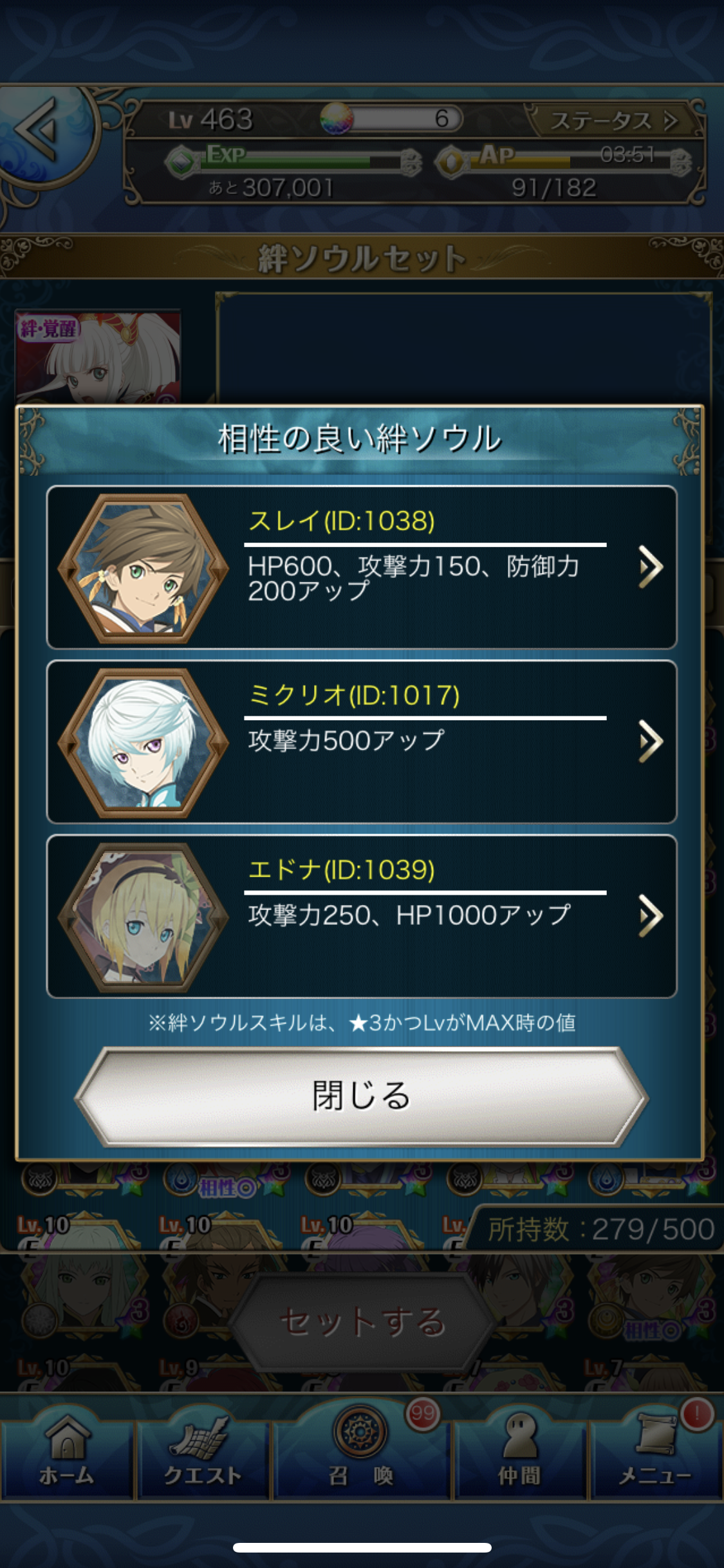The width and height of the screenshot is (724, 1568).
Task: Open the ミクリオ (ID:1017) soul entry
Action: click(x=361, y=742)
